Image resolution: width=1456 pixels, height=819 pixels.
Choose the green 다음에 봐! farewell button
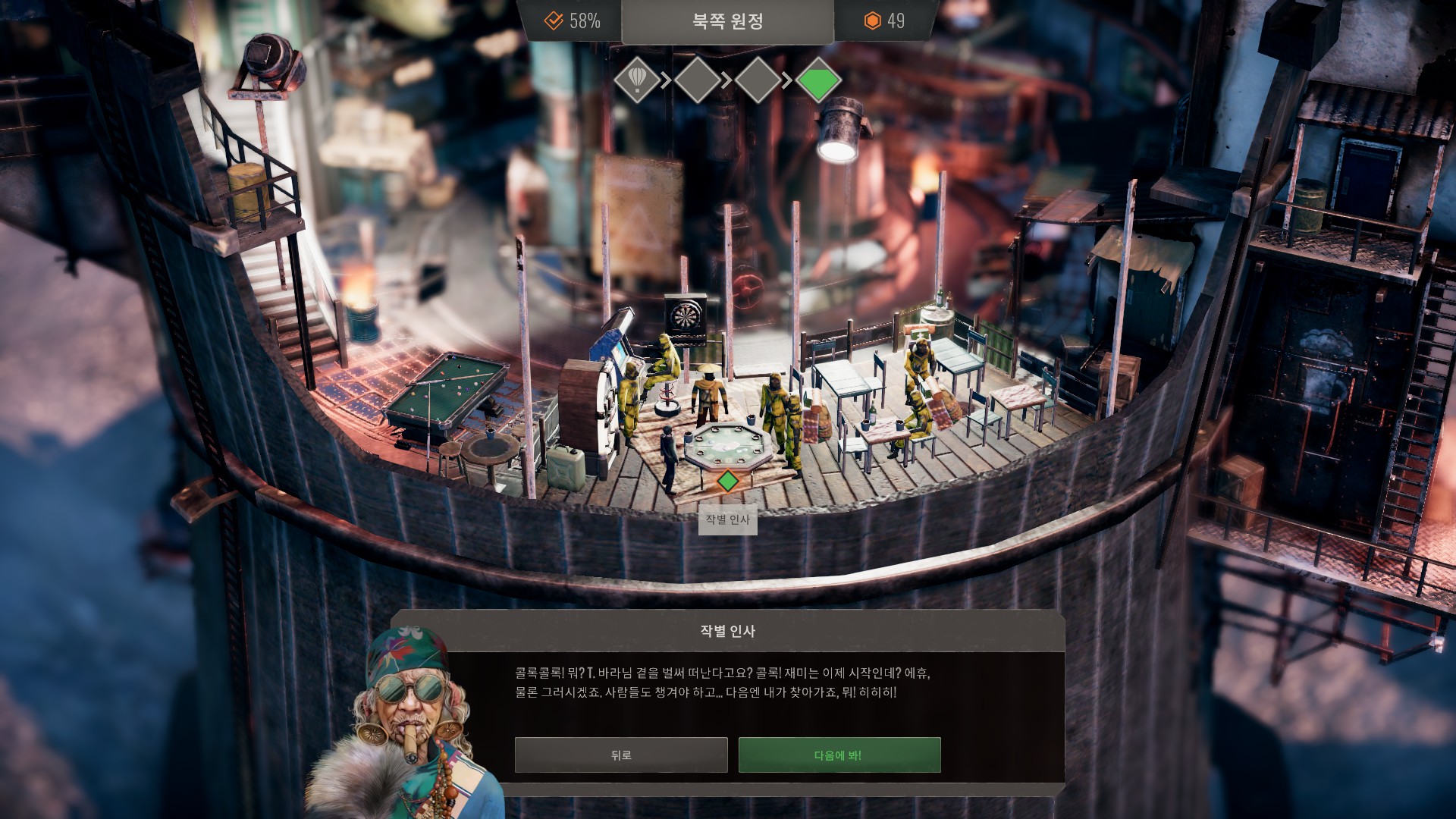click(x=839, y=755)
